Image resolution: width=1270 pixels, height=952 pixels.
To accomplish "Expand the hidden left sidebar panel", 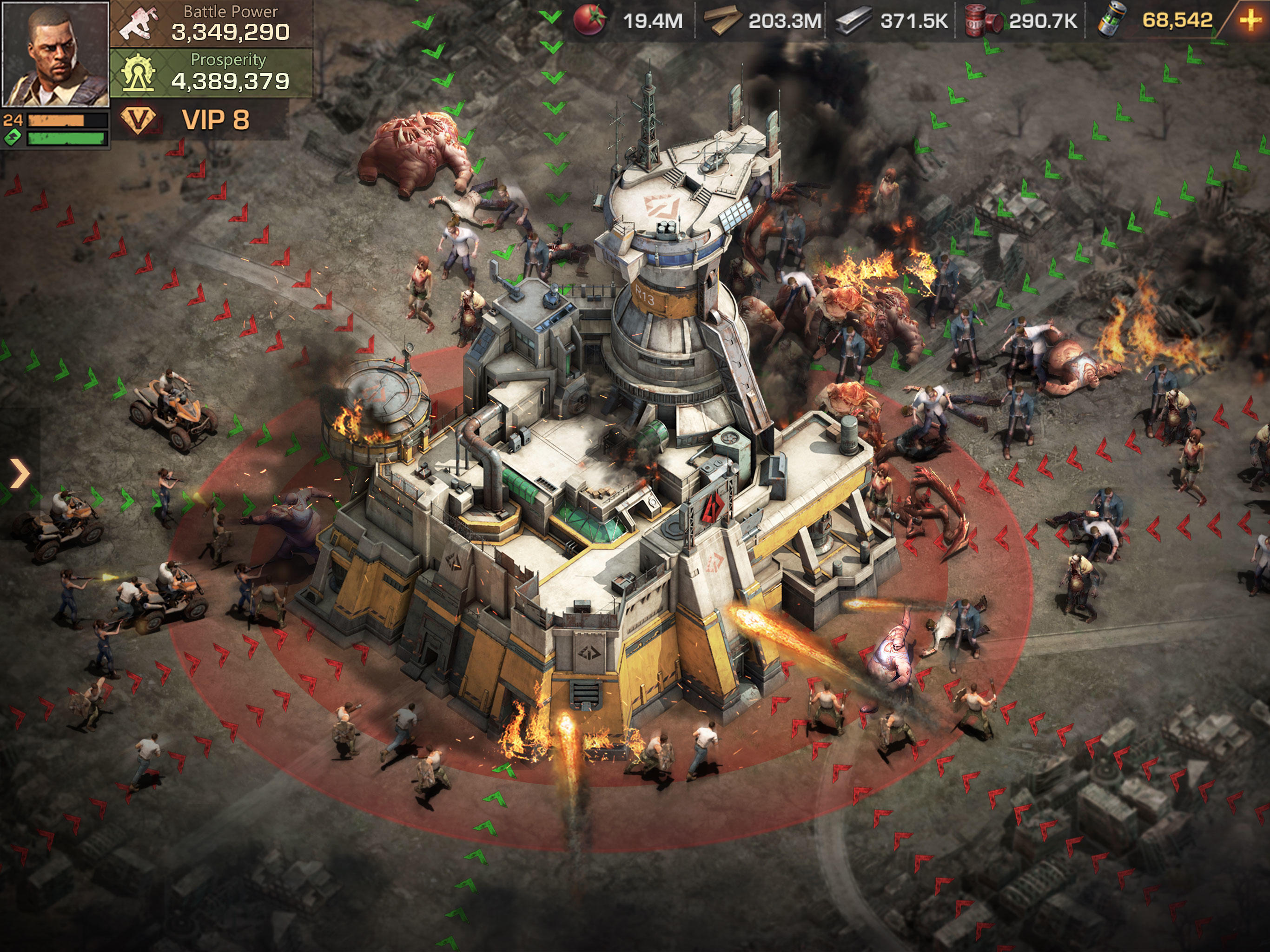I will pyautogui.click(x=19, y=473).
